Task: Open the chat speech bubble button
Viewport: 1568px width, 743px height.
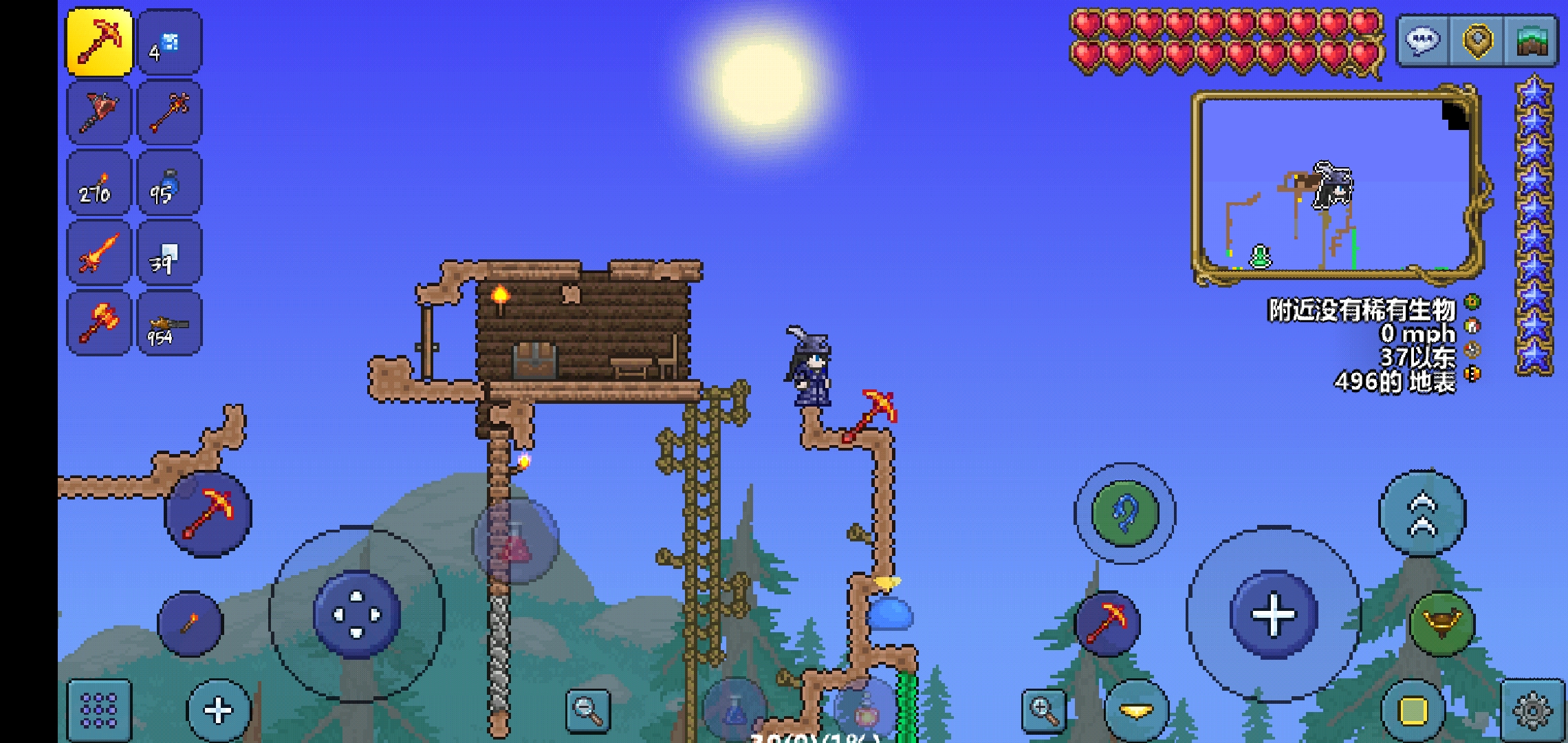Action: (x=1422, y=41)
